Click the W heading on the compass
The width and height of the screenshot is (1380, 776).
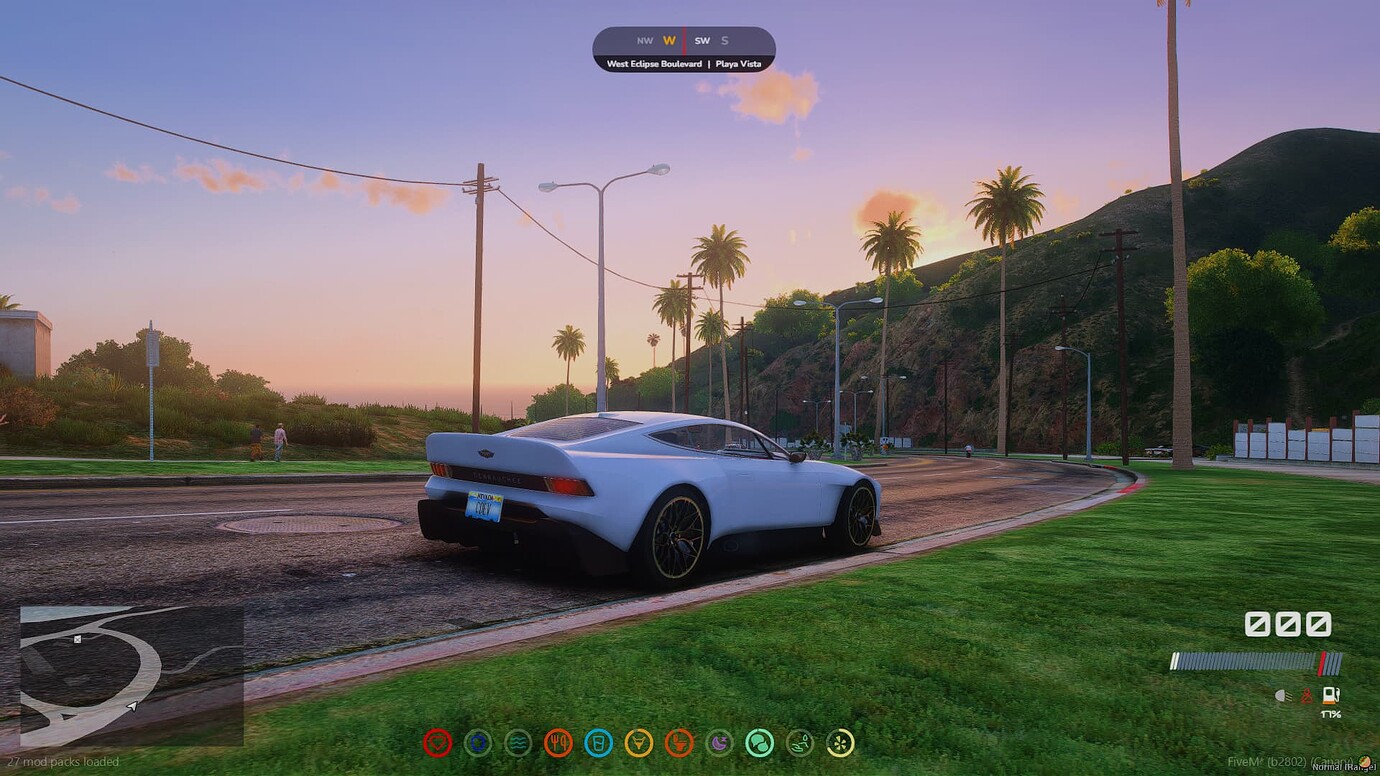coord(668,41)
